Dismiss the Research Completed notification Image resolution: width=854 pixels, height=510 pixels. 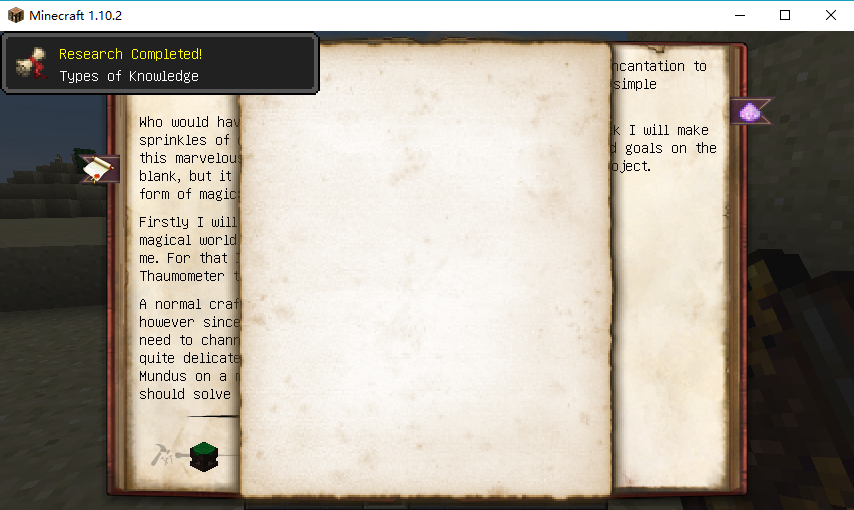click(x=160, y=64)
